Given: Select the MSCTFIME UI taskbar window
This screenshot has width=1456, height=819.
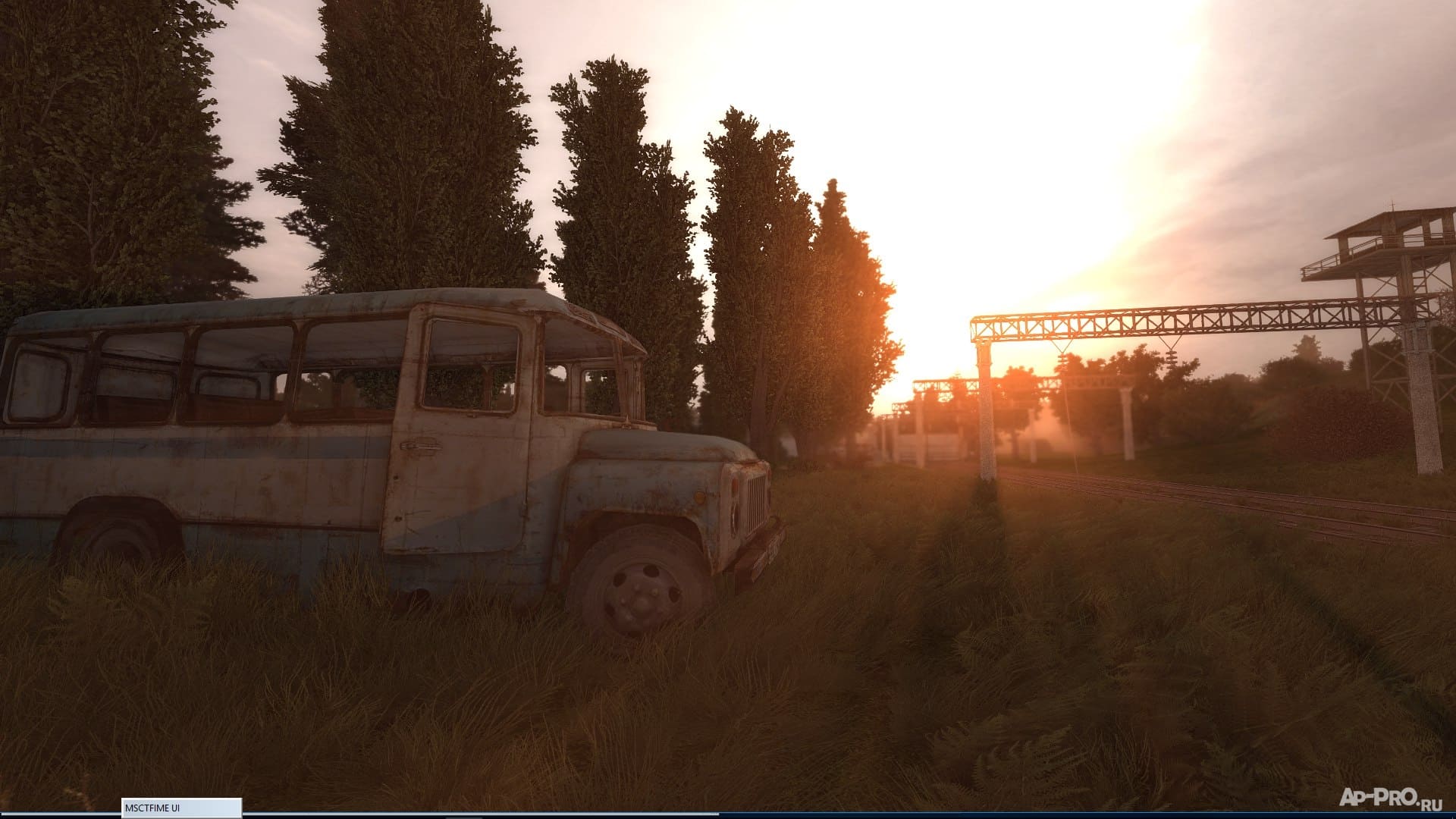Looking at the screenshot, I should [181, 808].
